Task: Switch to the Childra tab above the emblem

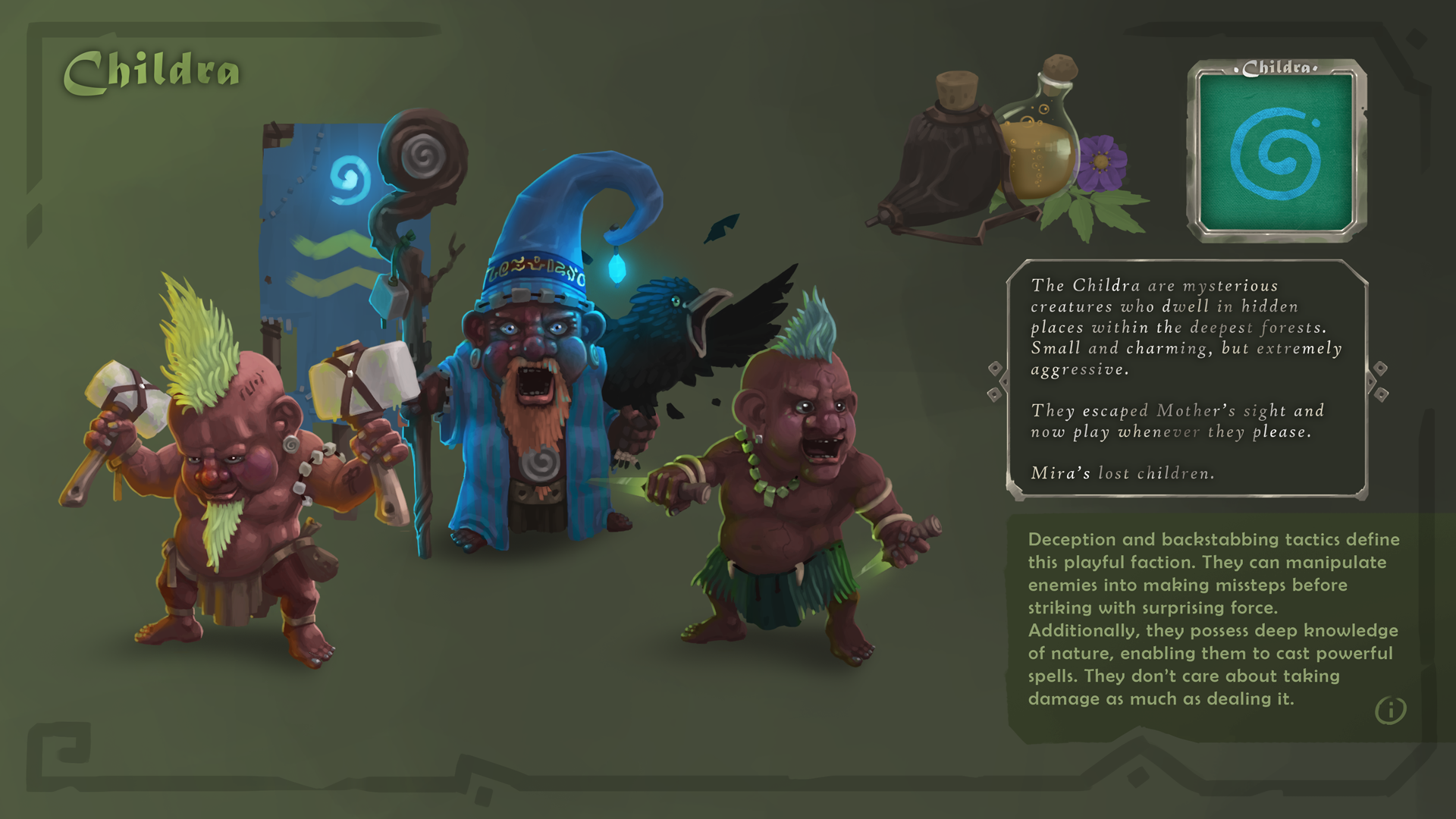Action: click(1276, 67)
